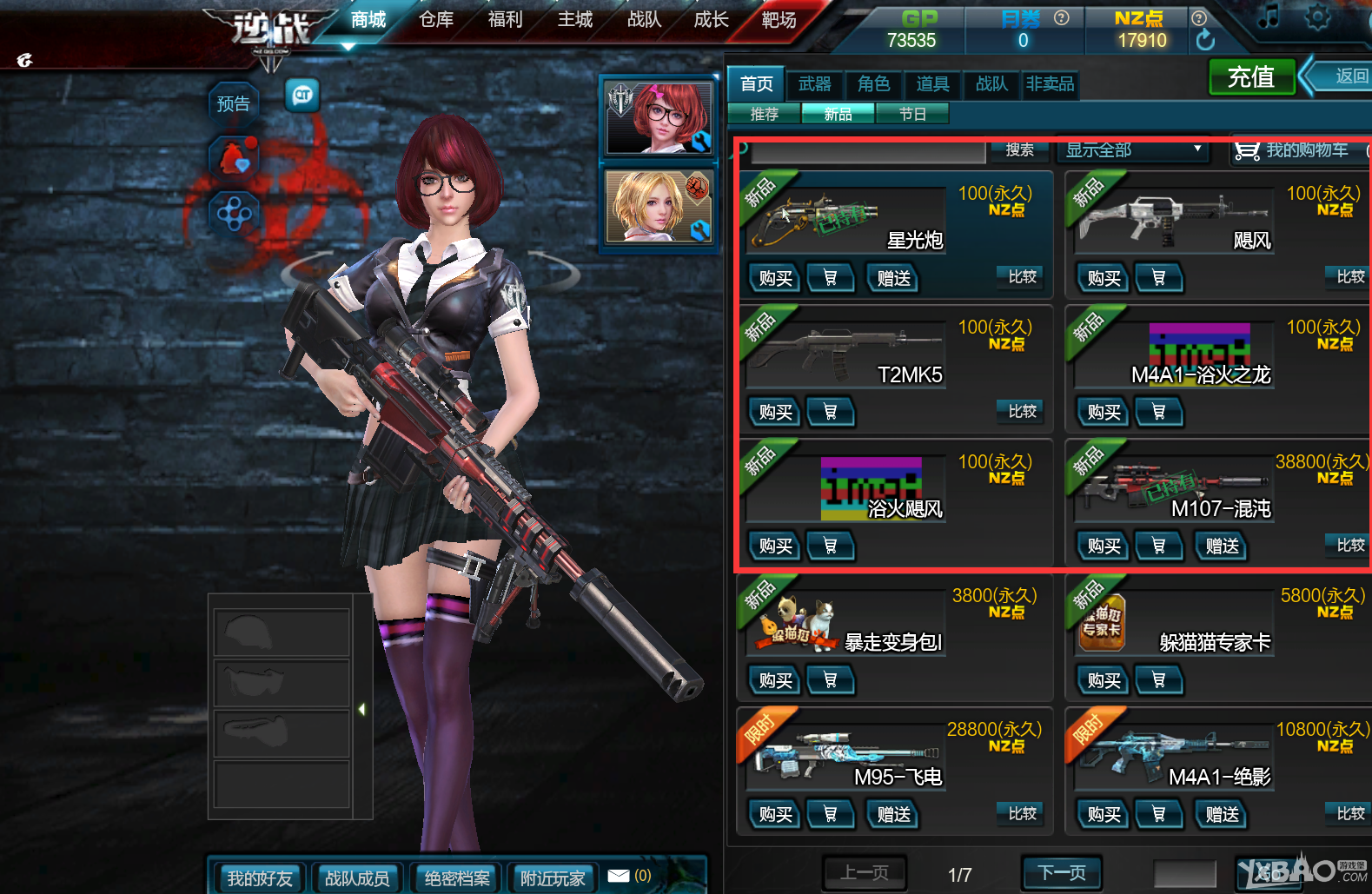Open the gear settings icon
The image size is (1372, 894).
click(x=1317, y=17)
